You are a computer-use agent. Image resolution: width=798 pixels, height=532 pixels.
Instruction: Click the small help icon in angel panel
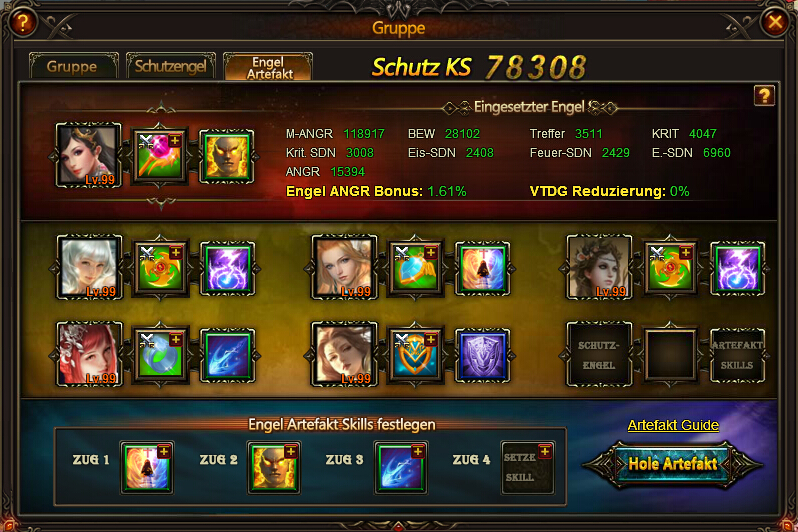764,95
